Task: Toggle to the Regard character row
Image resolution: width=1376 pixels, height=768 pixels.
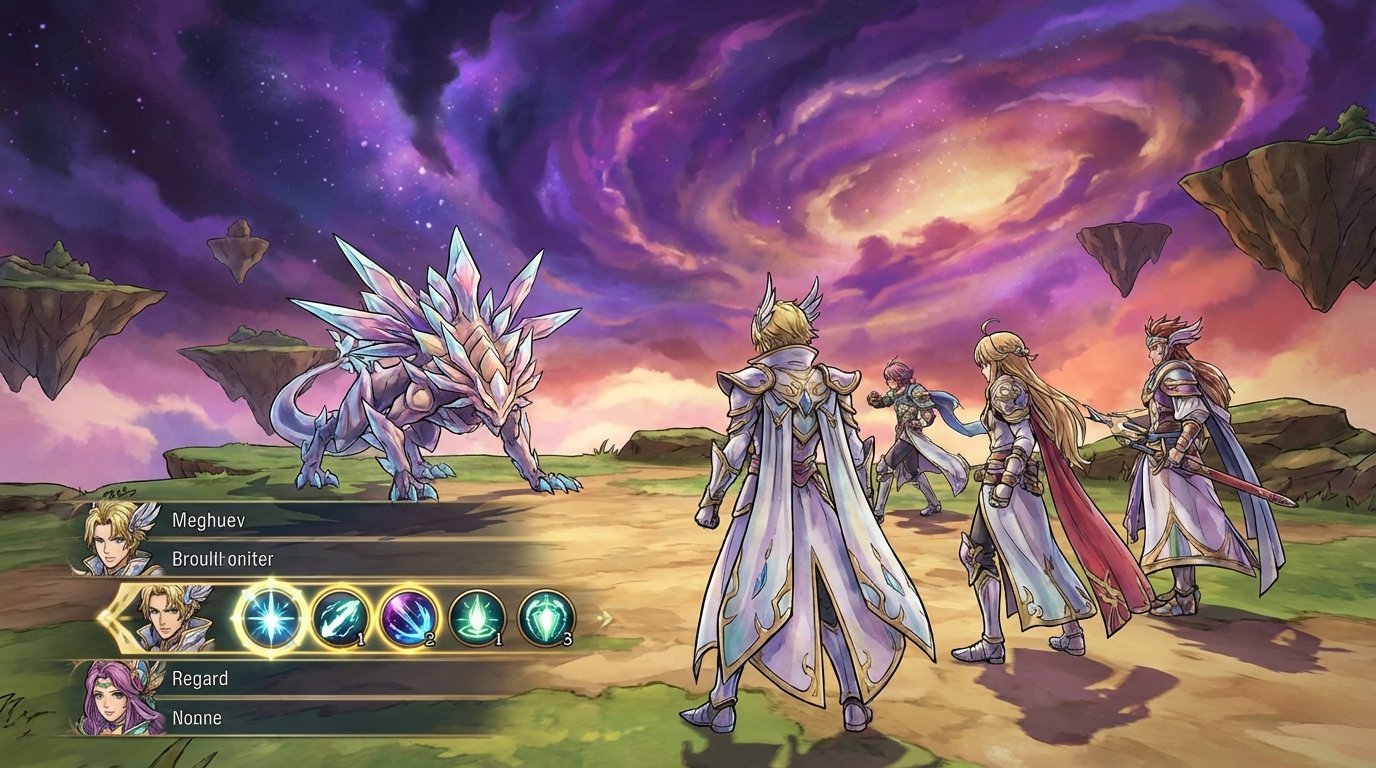Action: point(200,678)
